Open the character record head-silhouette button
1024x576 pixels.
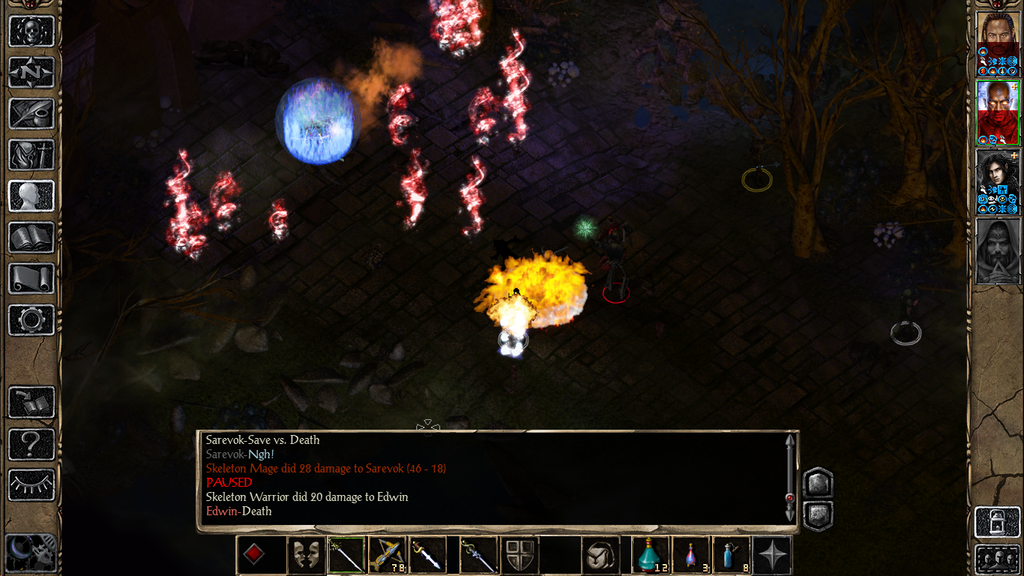pyautogui.click(x=31, y=196)
